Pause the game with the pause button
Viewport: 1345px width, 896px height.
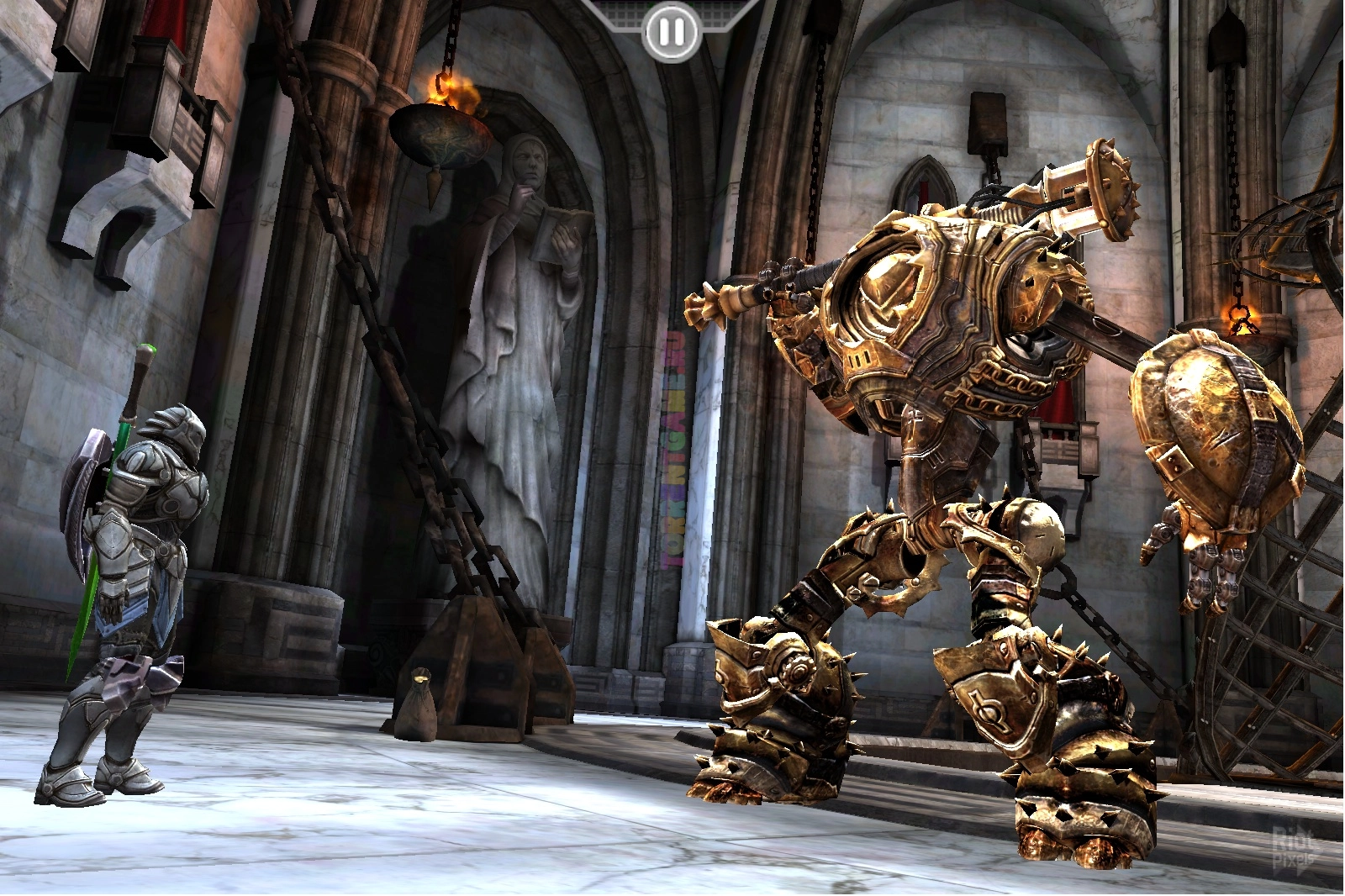[x=671, y=33]
